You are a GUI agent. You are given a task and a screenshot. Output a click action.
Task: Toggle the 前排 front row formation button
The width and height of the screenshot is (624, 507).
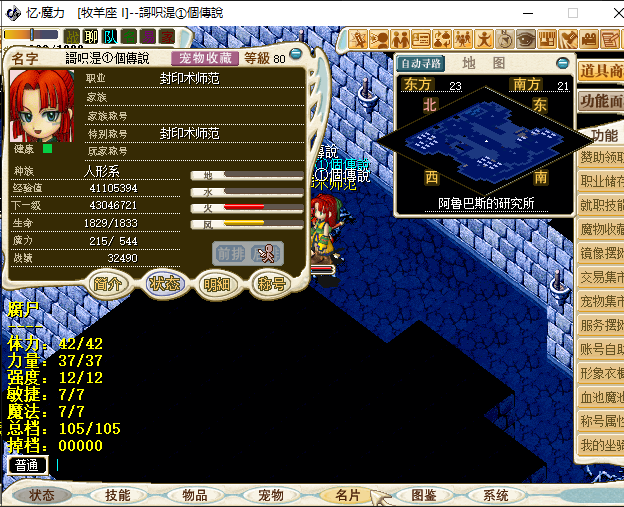[x=230, y=254]
